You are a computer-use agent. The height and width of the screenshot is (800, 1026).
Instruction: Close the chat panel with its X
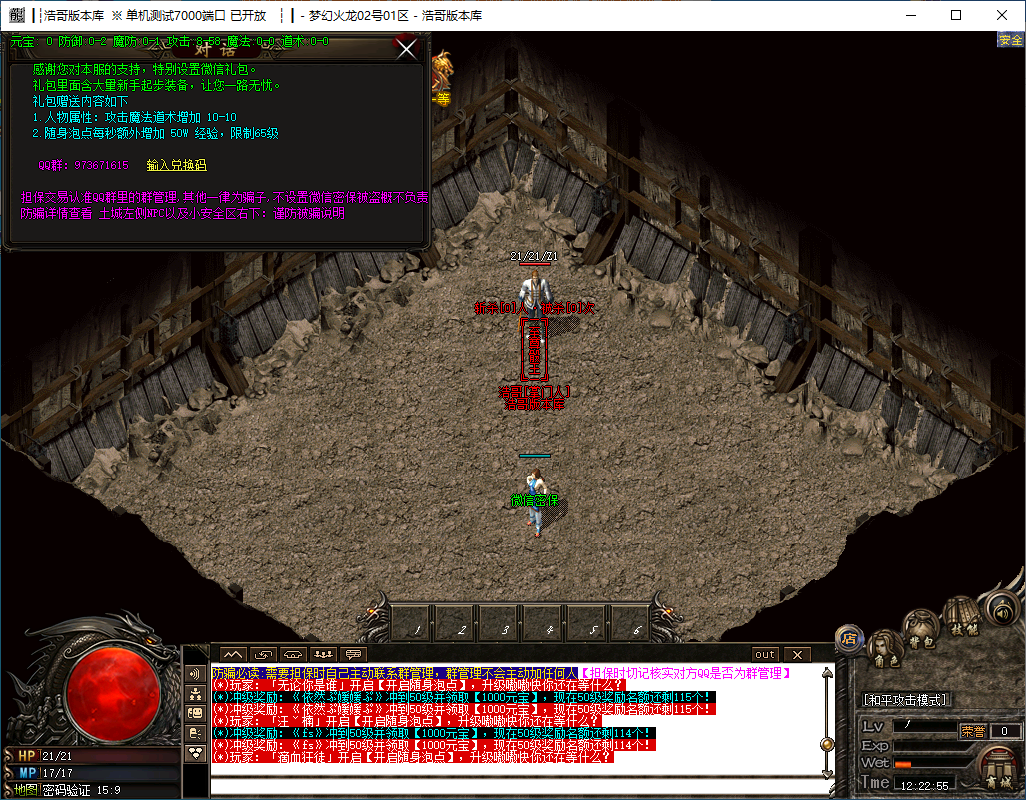click(797, 655)
